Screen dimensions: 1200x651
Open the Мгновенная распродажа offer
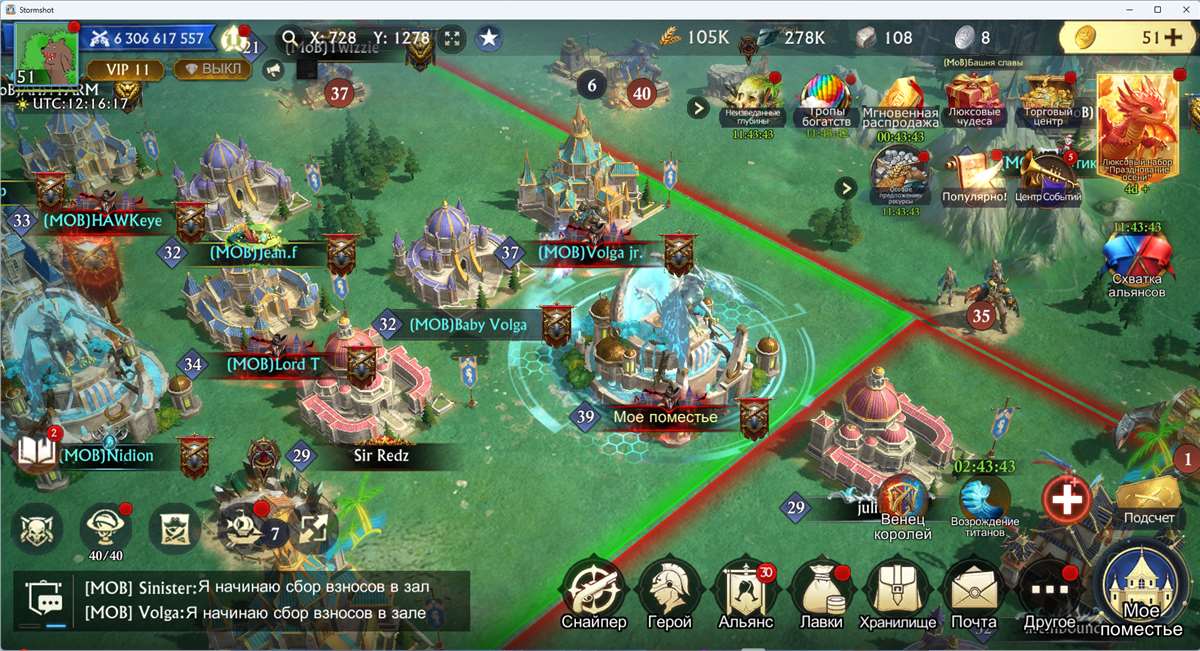(900, 103)
